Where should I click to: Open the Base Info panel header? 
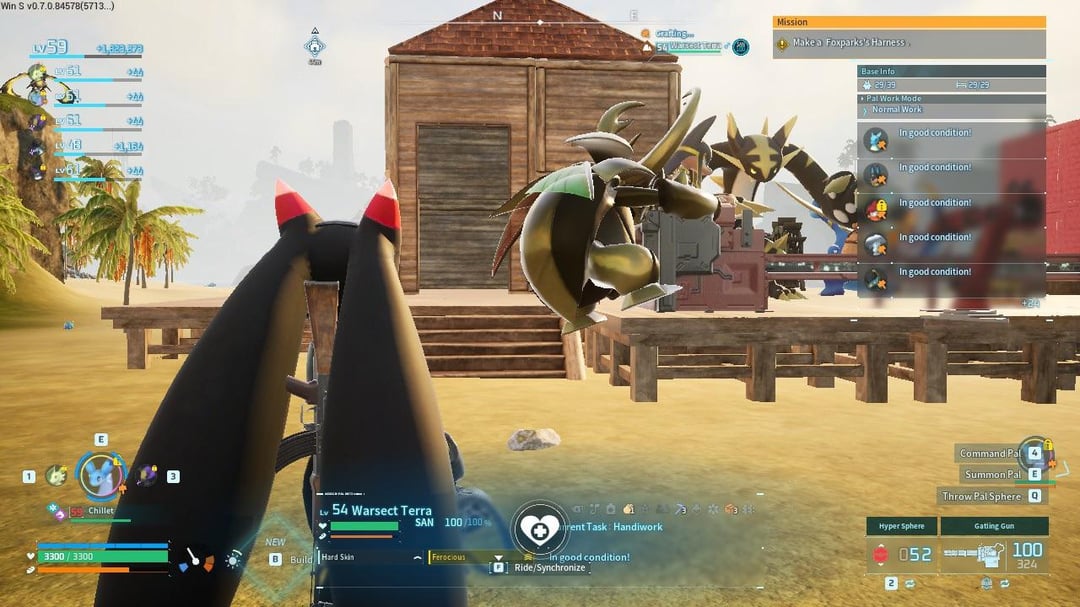pos(951,71)
